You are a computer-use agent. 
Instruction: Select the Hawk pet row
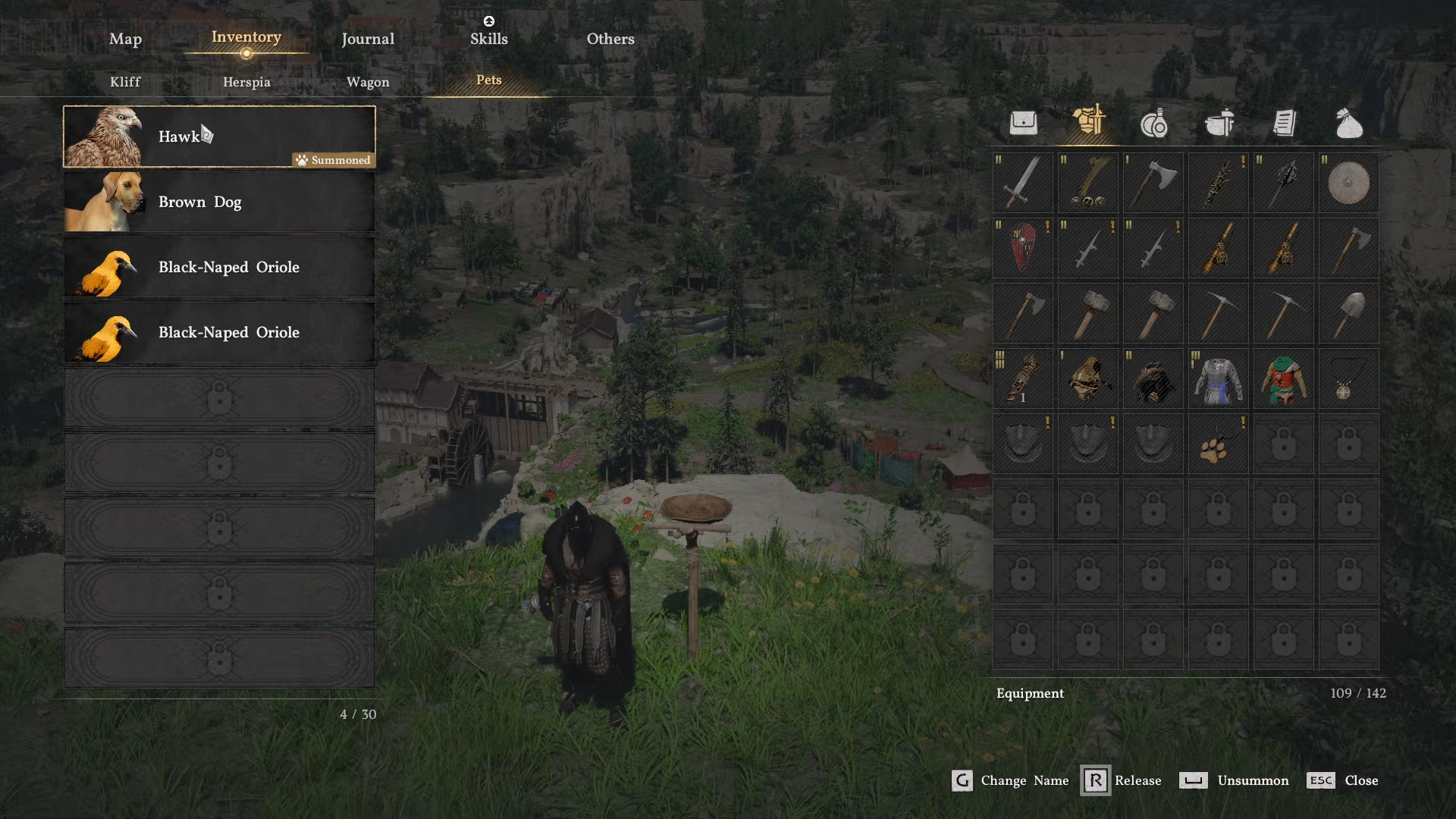pos(219,136)
